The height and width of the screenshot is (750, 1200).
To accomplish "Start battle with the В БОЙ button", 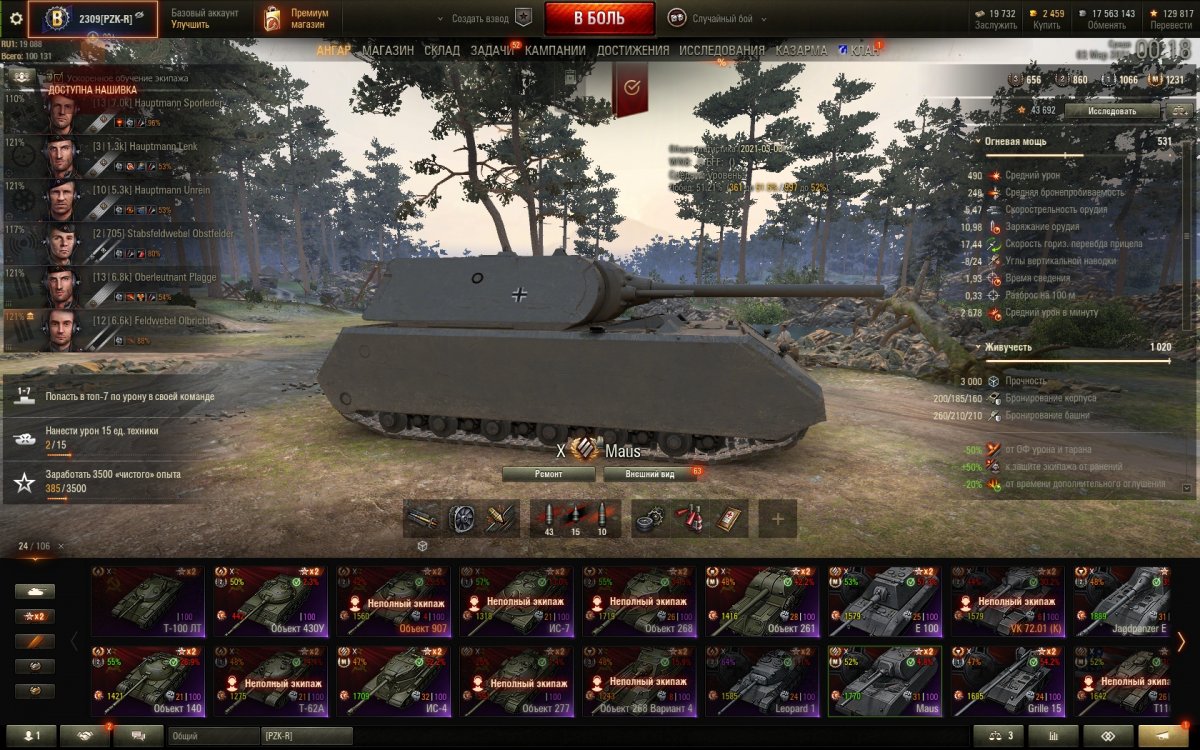I will (x=599, y=19).
